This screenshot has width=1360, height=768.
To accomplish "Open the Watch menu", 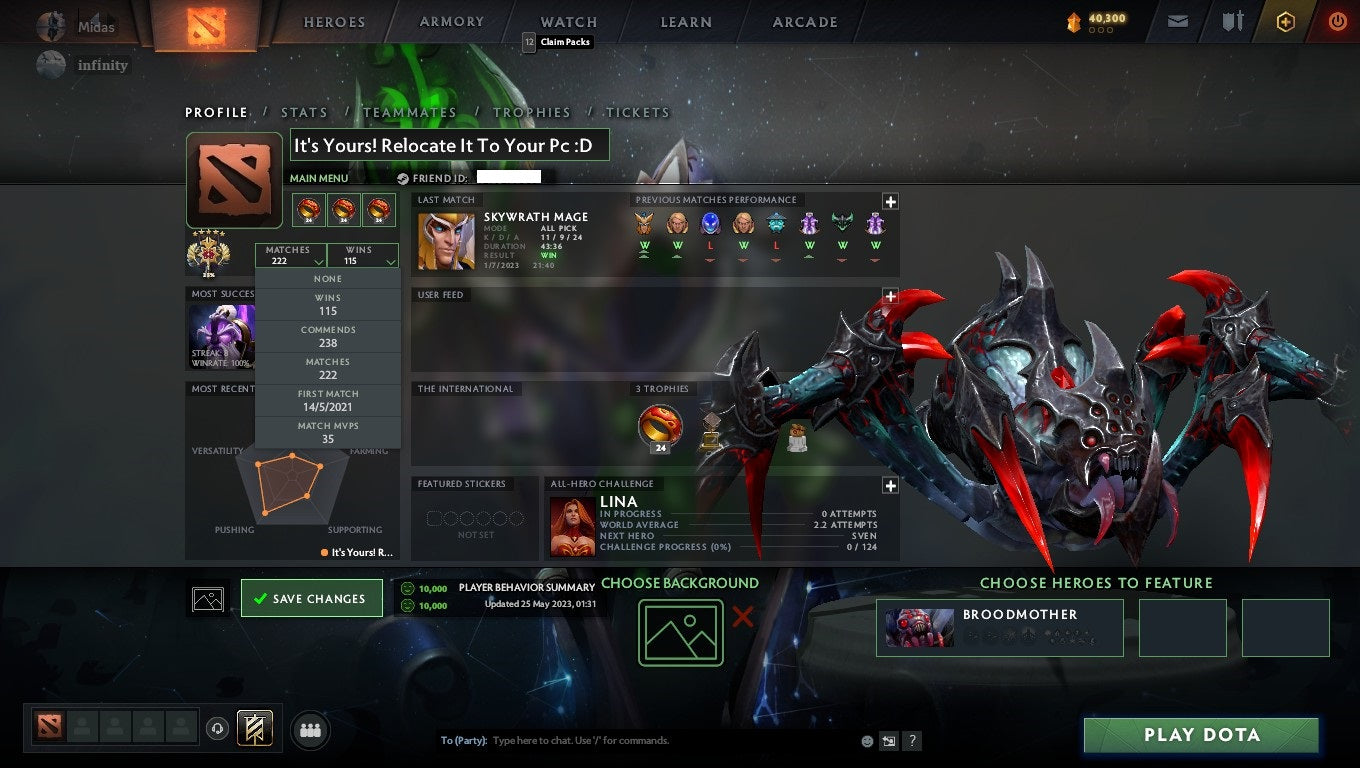I will tap(567, 21).
